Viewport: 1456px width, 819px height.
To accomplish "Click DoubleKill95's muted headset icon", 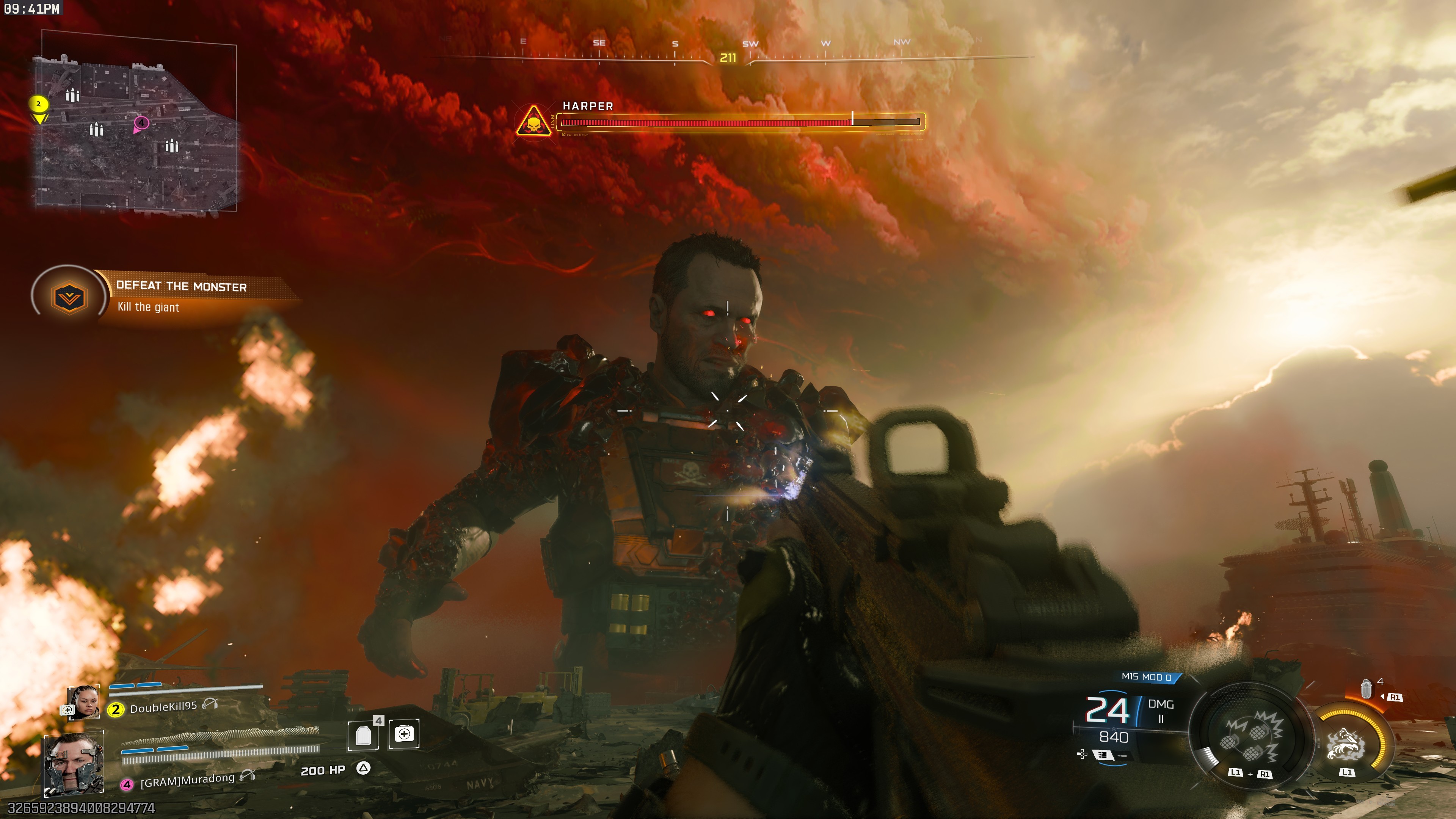I will click(210, 704).
